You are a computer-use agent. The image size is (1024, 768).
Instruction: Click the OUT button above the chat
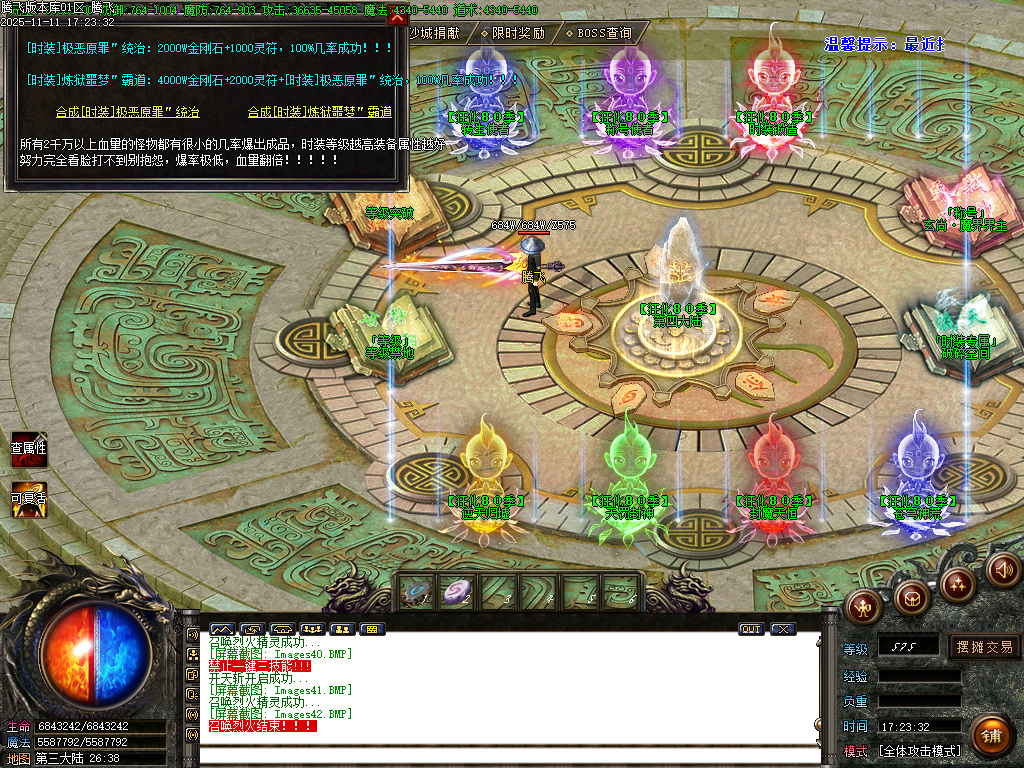751,629
